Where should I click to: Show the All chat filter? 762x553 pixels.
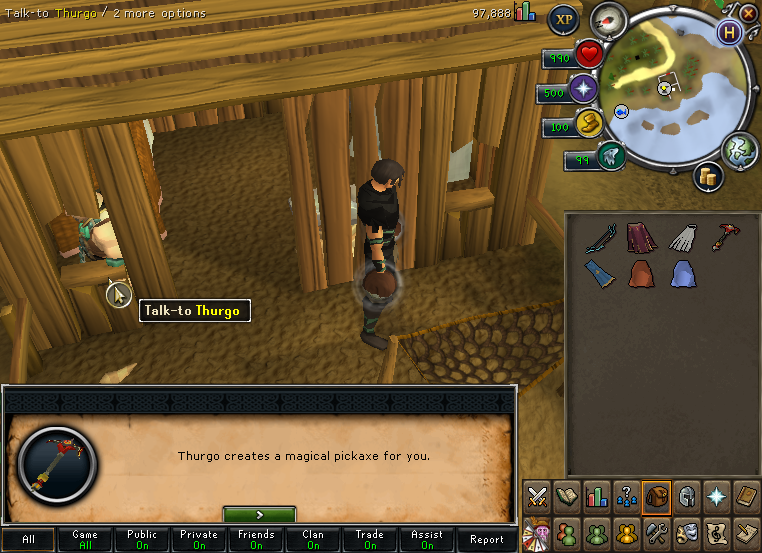pyautogui.click(x=28, y=540)
